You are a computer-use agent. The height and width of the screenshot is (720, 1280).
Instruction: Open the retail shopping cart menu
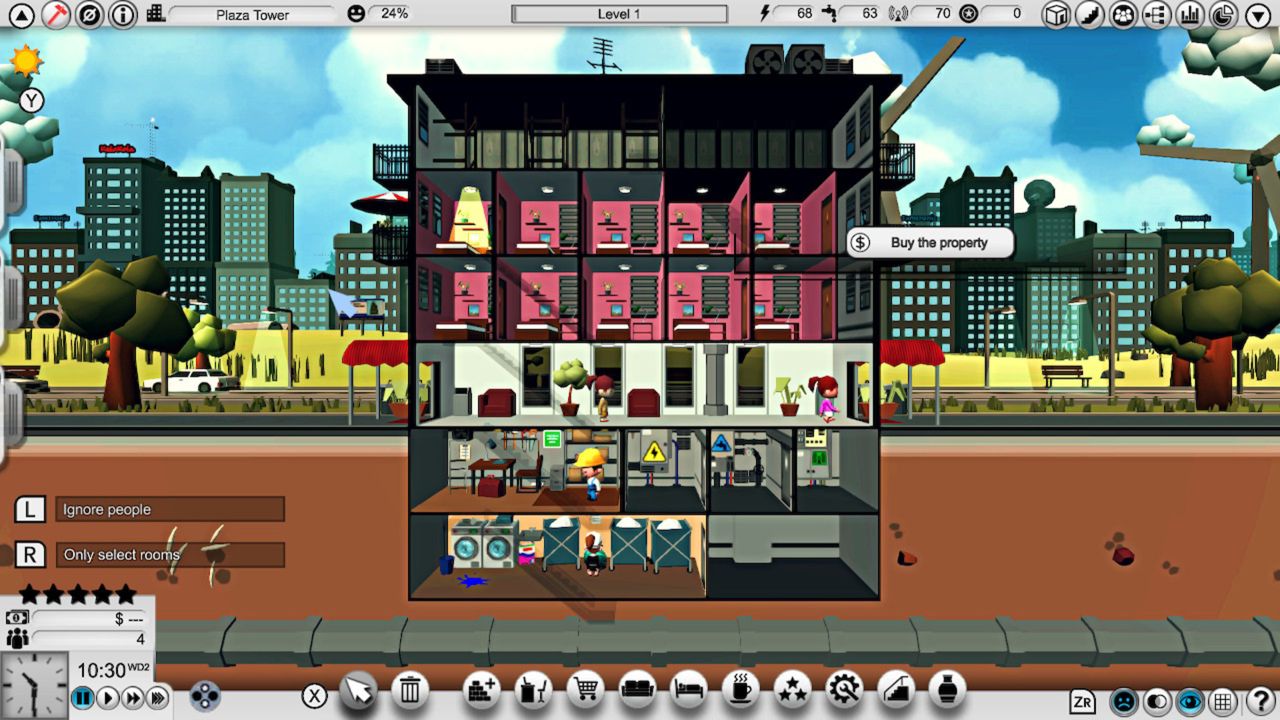[x=588, y=692]
